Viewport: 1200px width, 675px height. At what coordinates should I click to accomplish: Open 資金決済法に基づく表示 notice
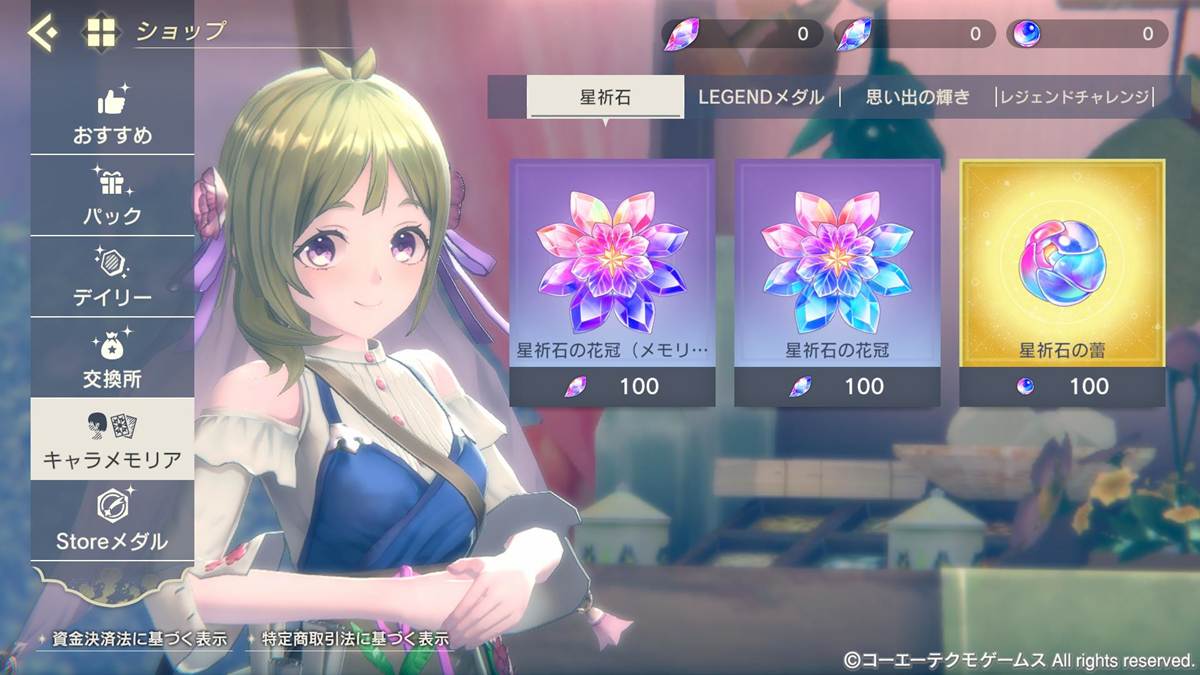(139, 638)
